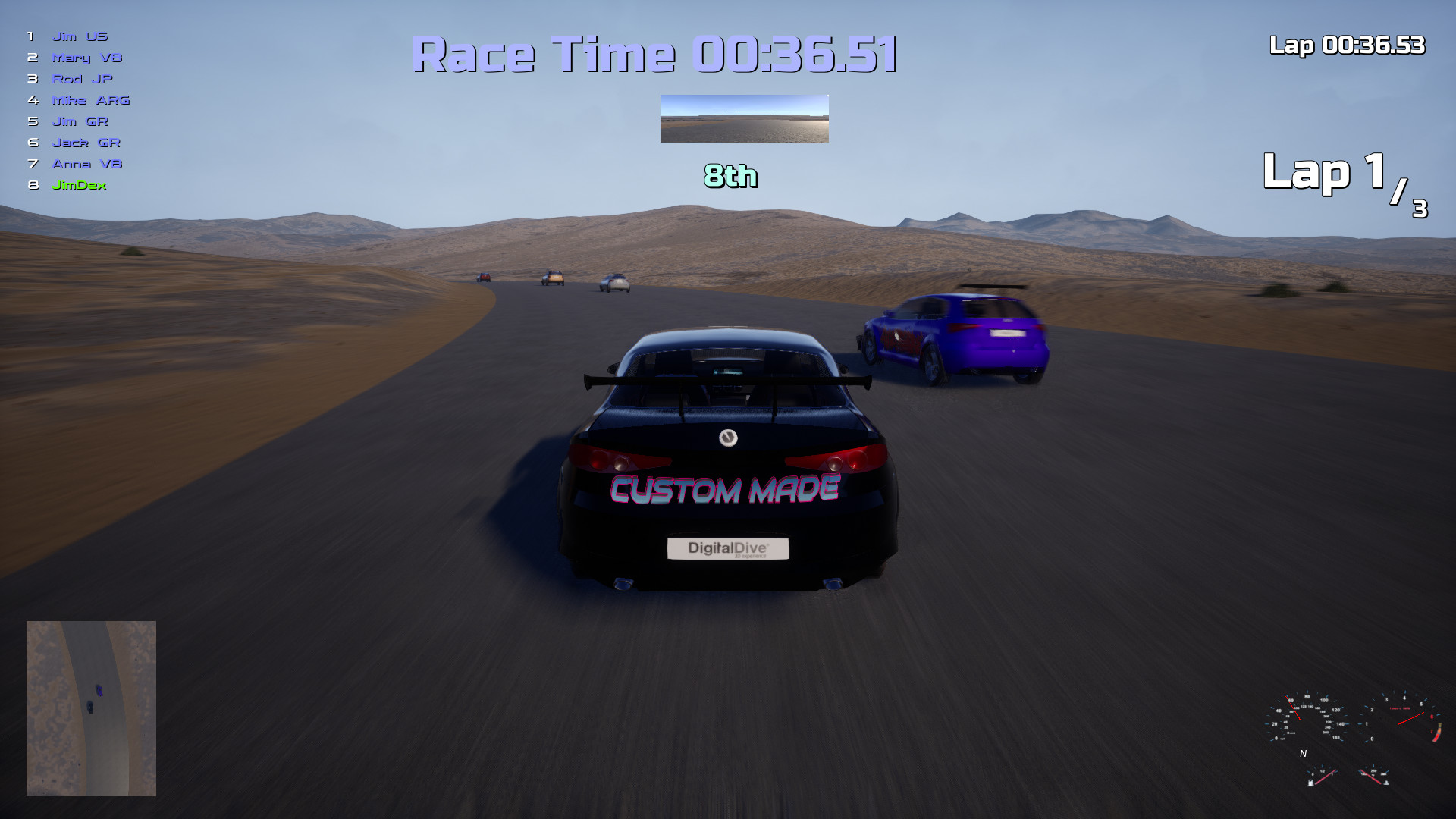Click the temperature gauge icon
Viewport: 1456px width, 819px height.
[1386, 783]
